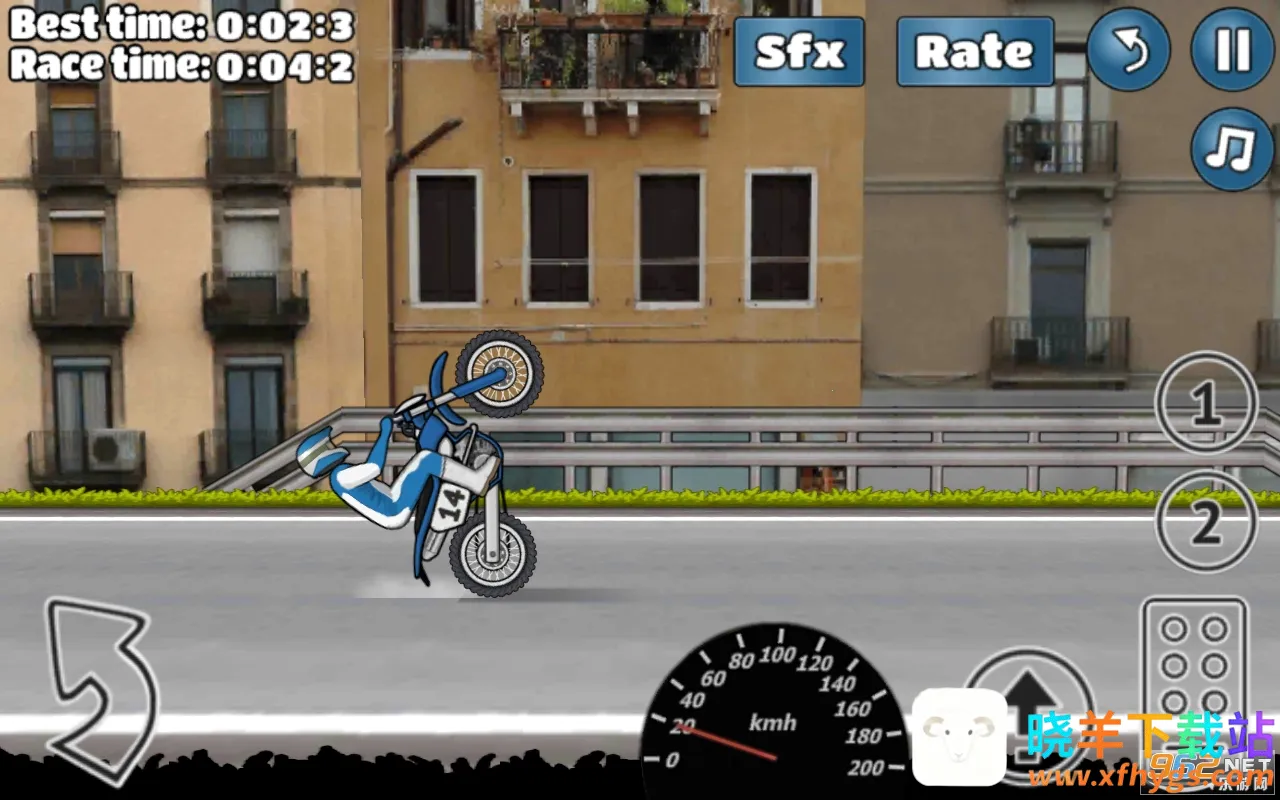Click the Rate button

[975, 51]
